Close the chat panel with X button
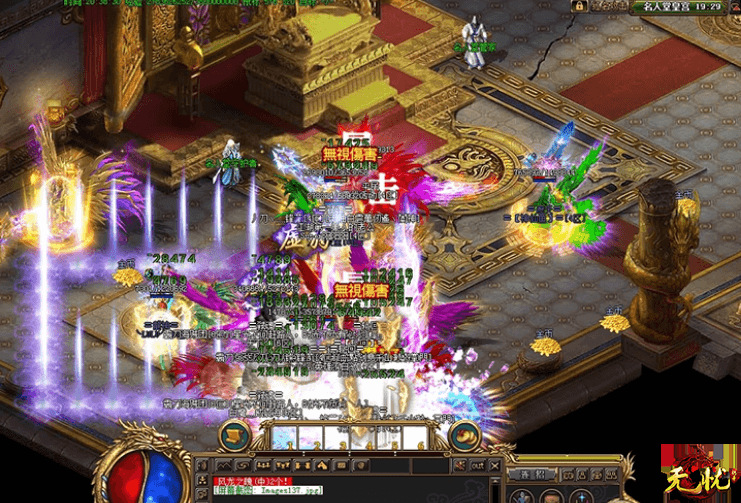 point(496,465)
